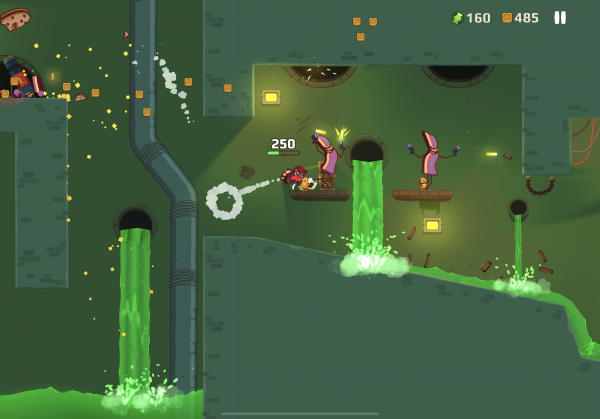Pause the game with the pause button
The image size is (600, 419).
pos(560,17)
